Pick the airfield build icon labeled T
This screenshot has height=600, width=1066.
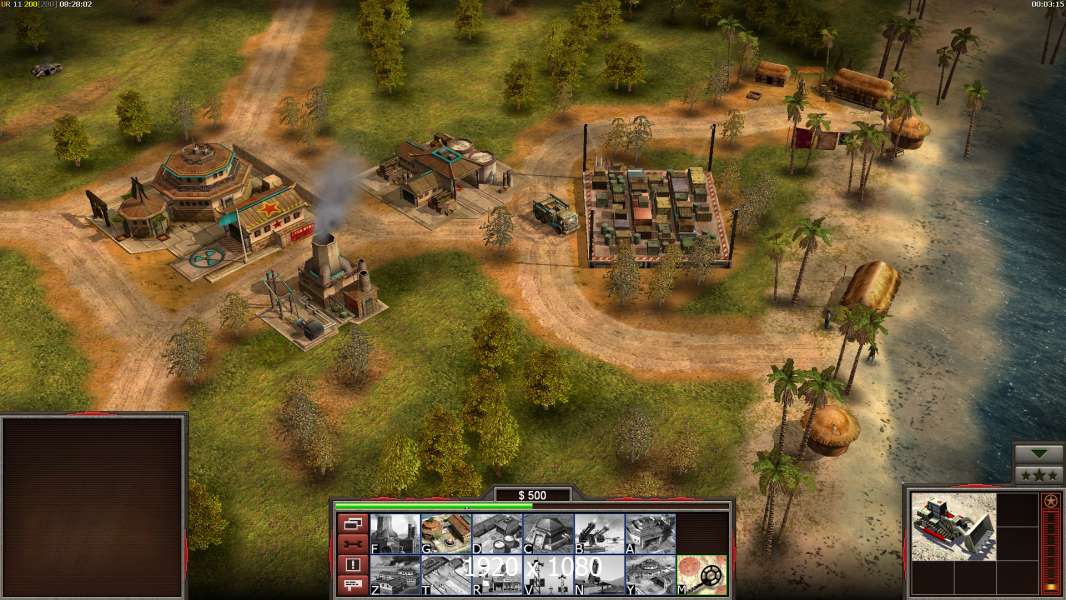[x=446, y=575]
